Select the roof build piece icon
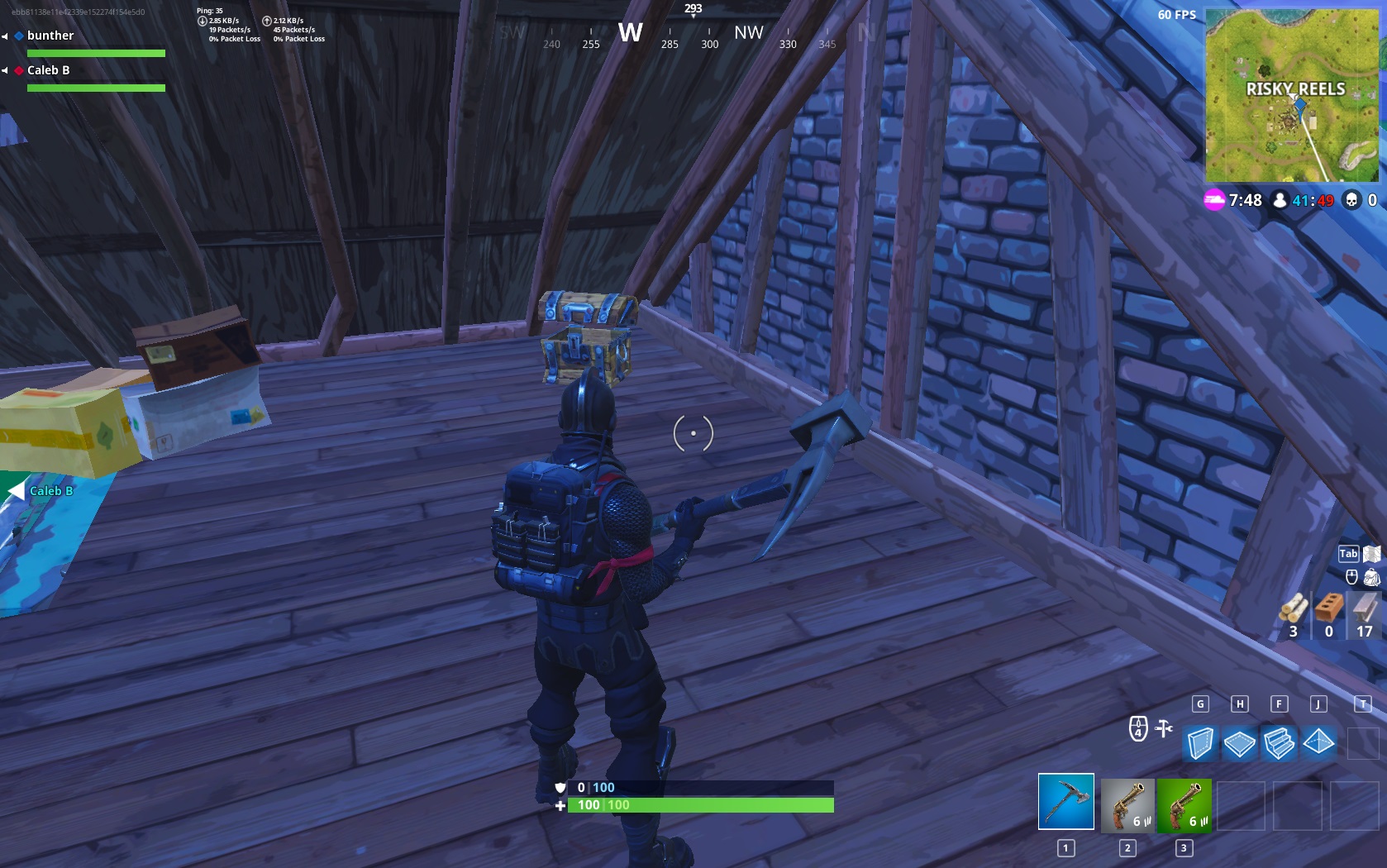 (1318, 743)
